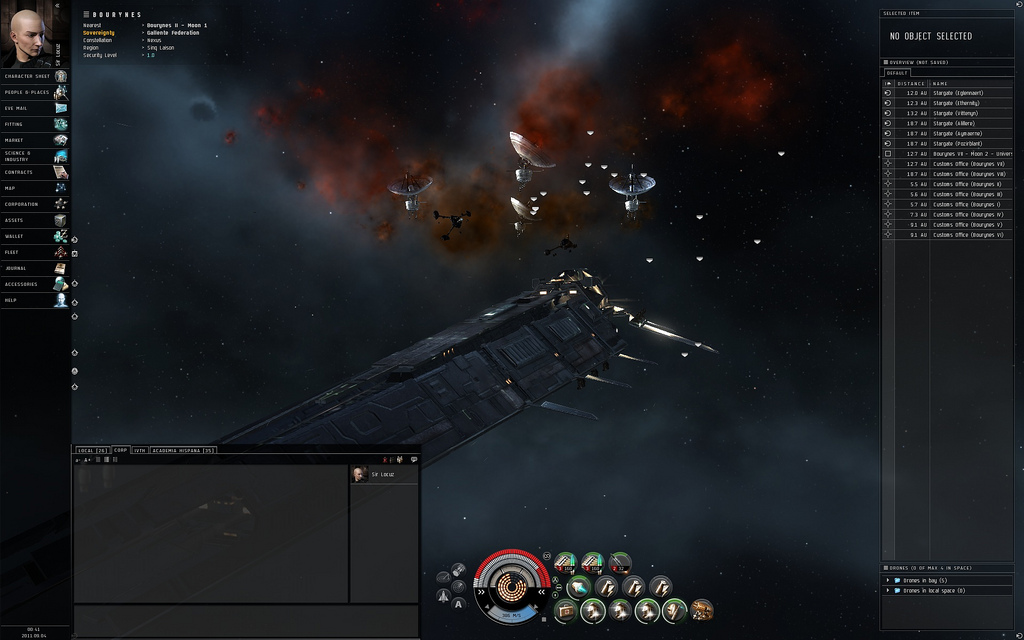Switch to the Local chat tab
The height and width of the screenshot is (640, 1024).
pyautogui.click(x=92, y=450)
